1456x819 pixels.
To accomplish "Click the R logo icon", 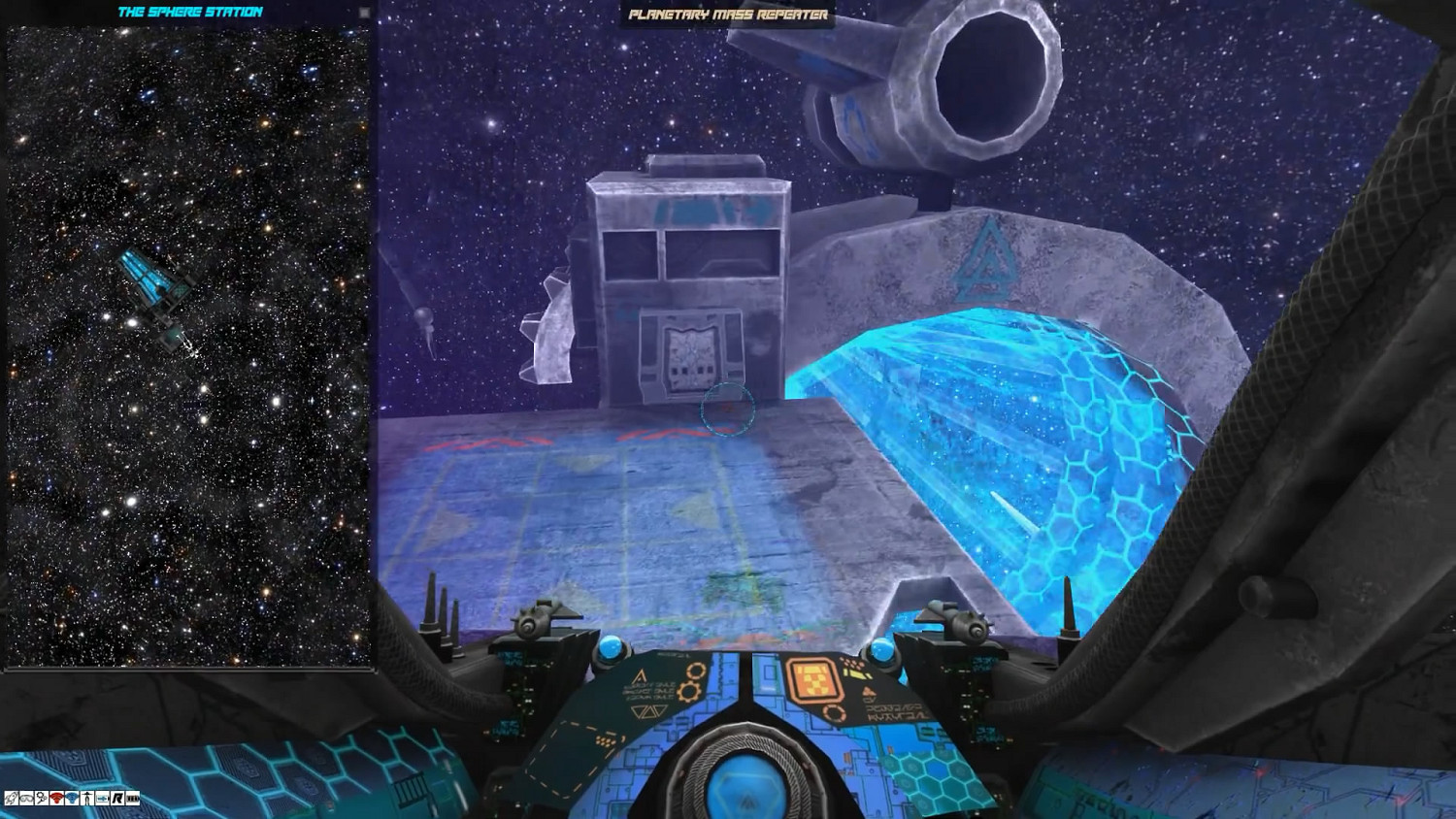I will point(116,800).
